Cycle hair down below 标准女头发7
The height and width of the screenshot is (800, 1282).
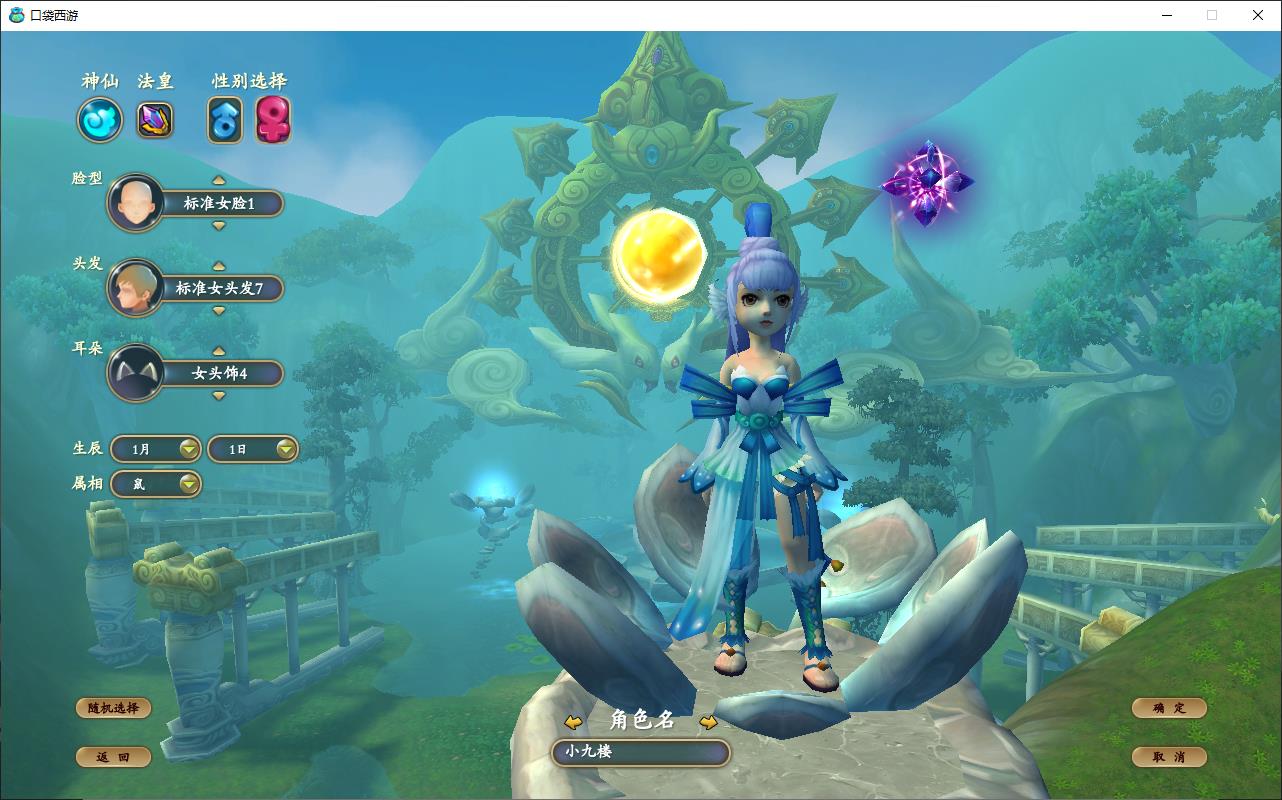pos(219,311)
